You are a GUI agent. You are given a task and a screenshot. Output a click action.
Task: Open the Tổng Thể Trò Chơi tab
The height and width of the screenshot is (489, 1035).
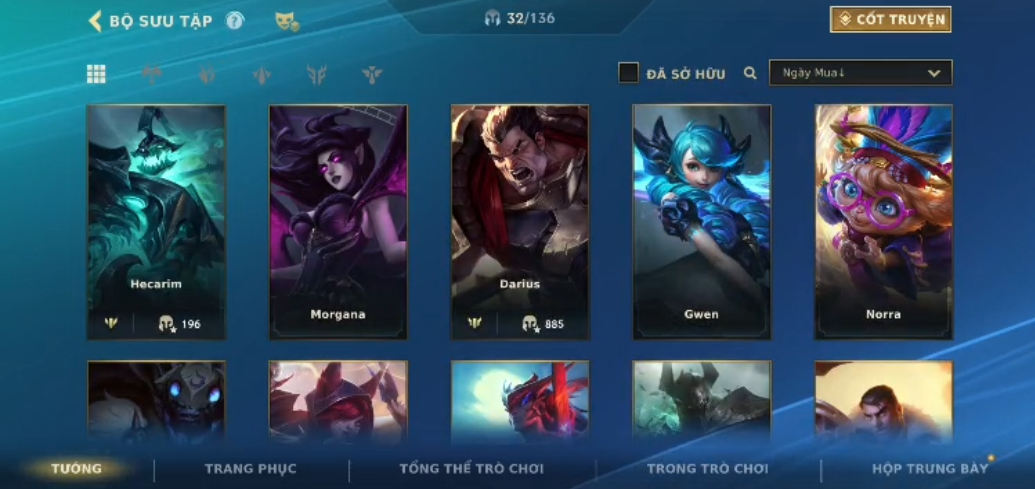point(471,468)
